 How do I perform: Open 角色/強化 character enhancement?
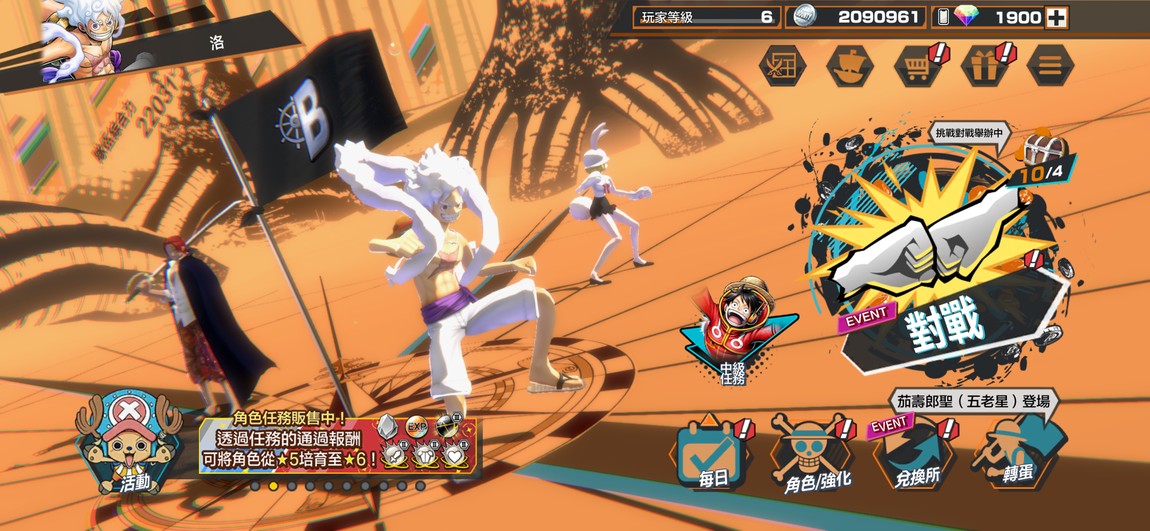pos(810,457)
